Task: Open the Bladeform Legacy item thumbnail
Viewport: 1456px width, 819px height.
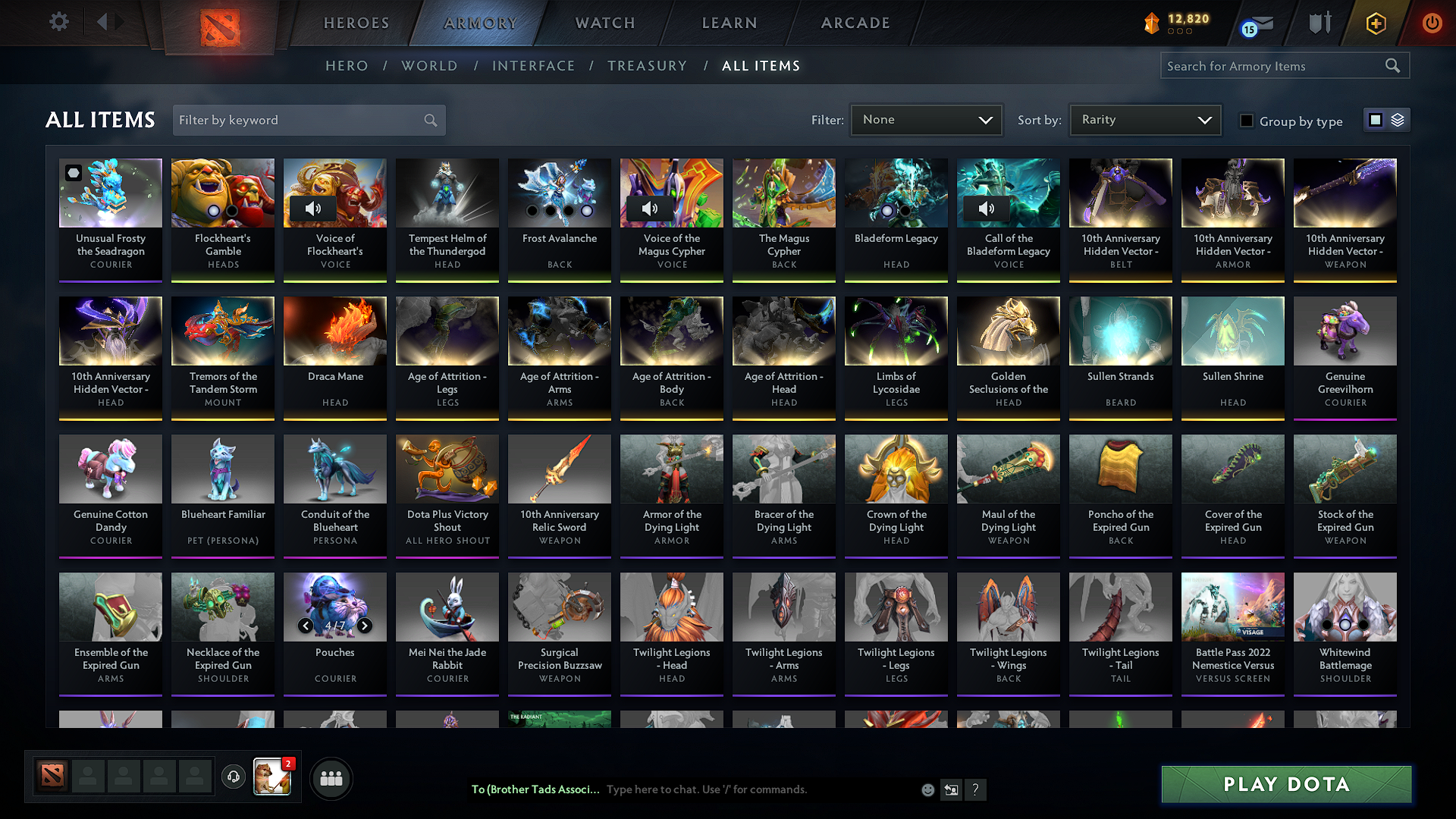Action: coord(896,192)
